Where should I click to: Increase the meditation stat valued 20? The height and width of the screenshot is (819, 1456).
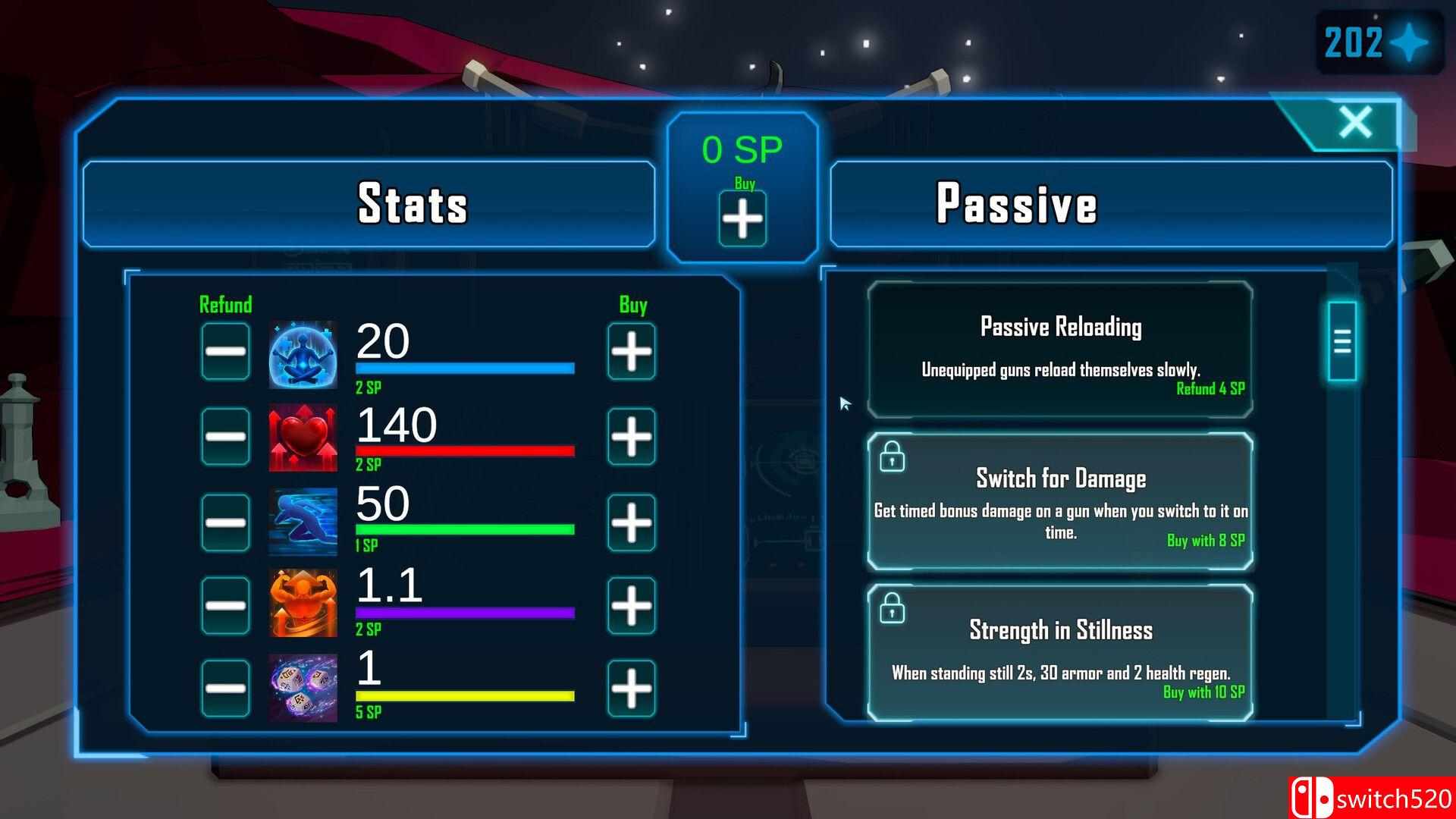point(631,351)
